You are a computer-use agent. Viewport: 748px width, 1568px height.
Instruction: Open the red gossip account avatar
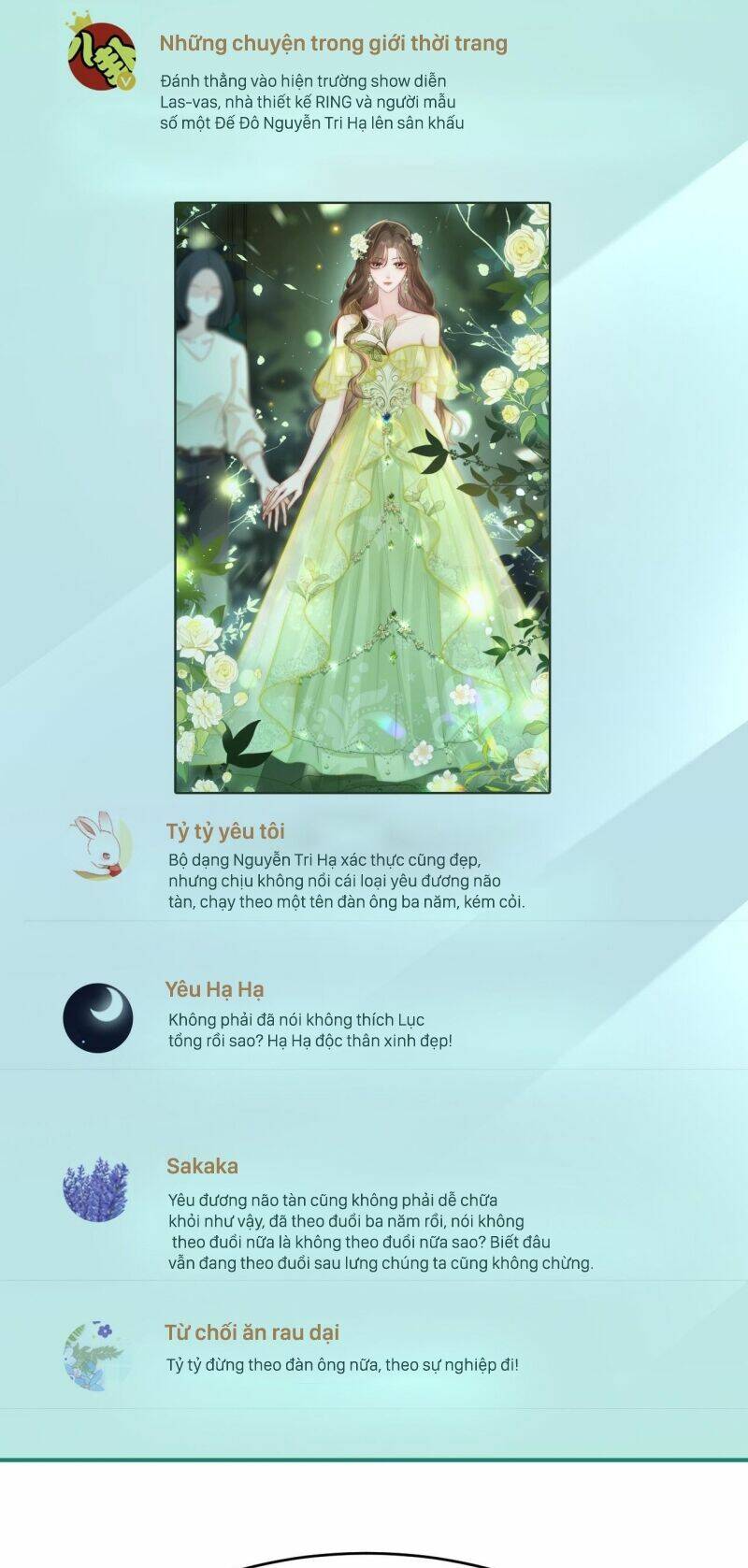click(101, 55)
